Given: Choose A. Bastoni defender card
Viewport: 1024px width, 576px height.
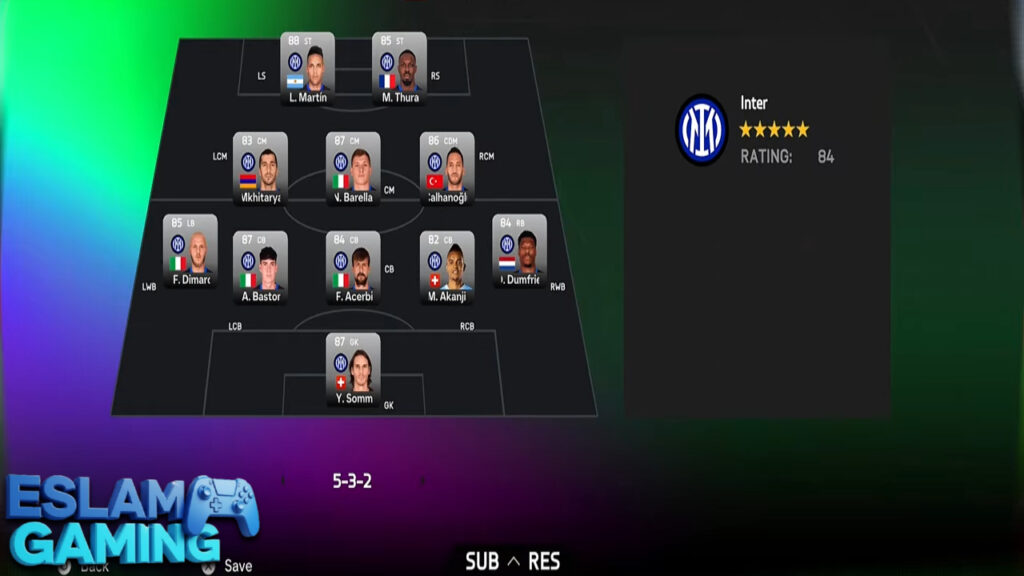Looking at the screenshot, I should (x=260, y=267).
